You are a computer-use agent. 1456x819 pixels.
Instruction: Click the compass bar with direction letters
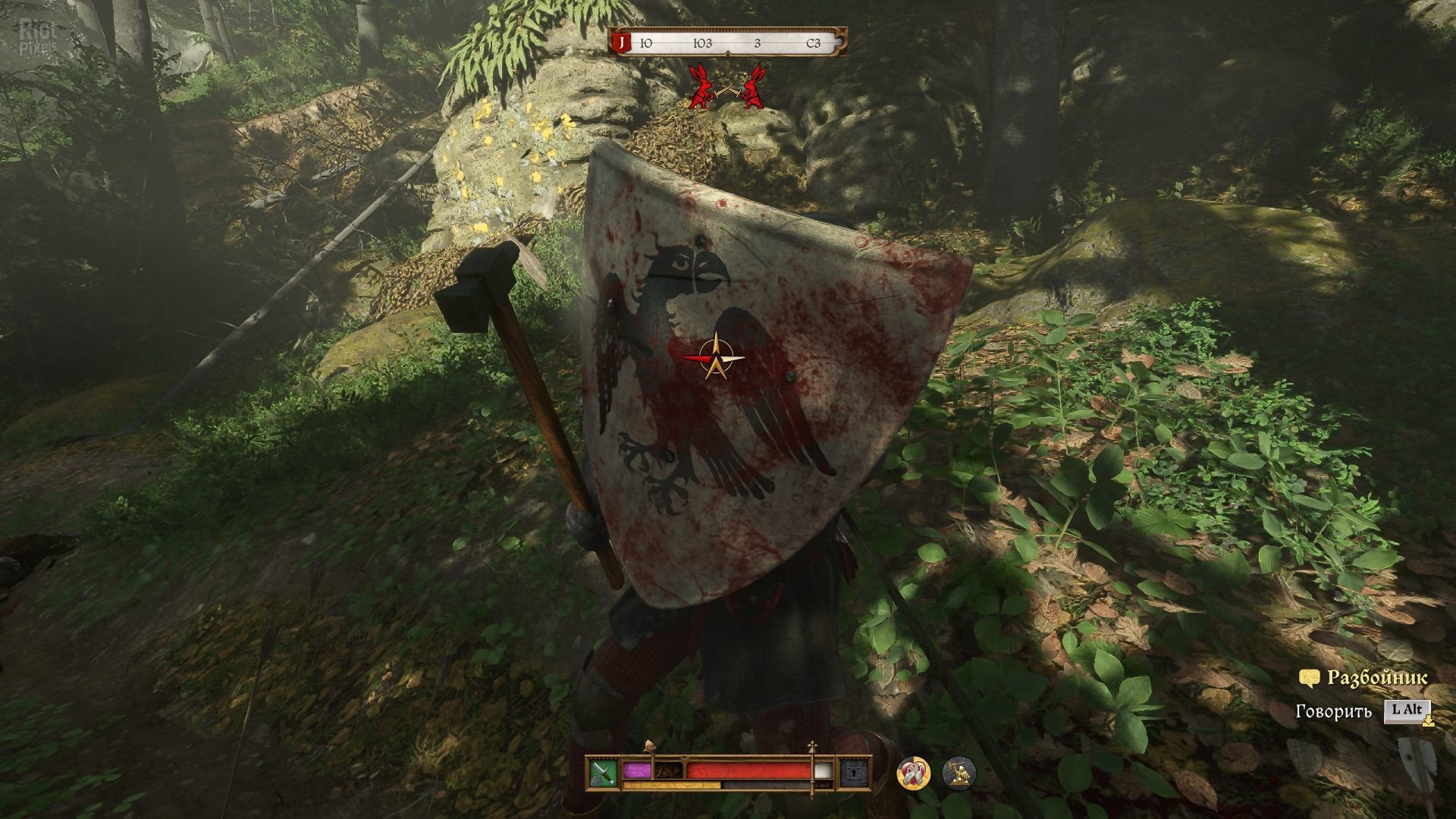(x=728, y=43)
